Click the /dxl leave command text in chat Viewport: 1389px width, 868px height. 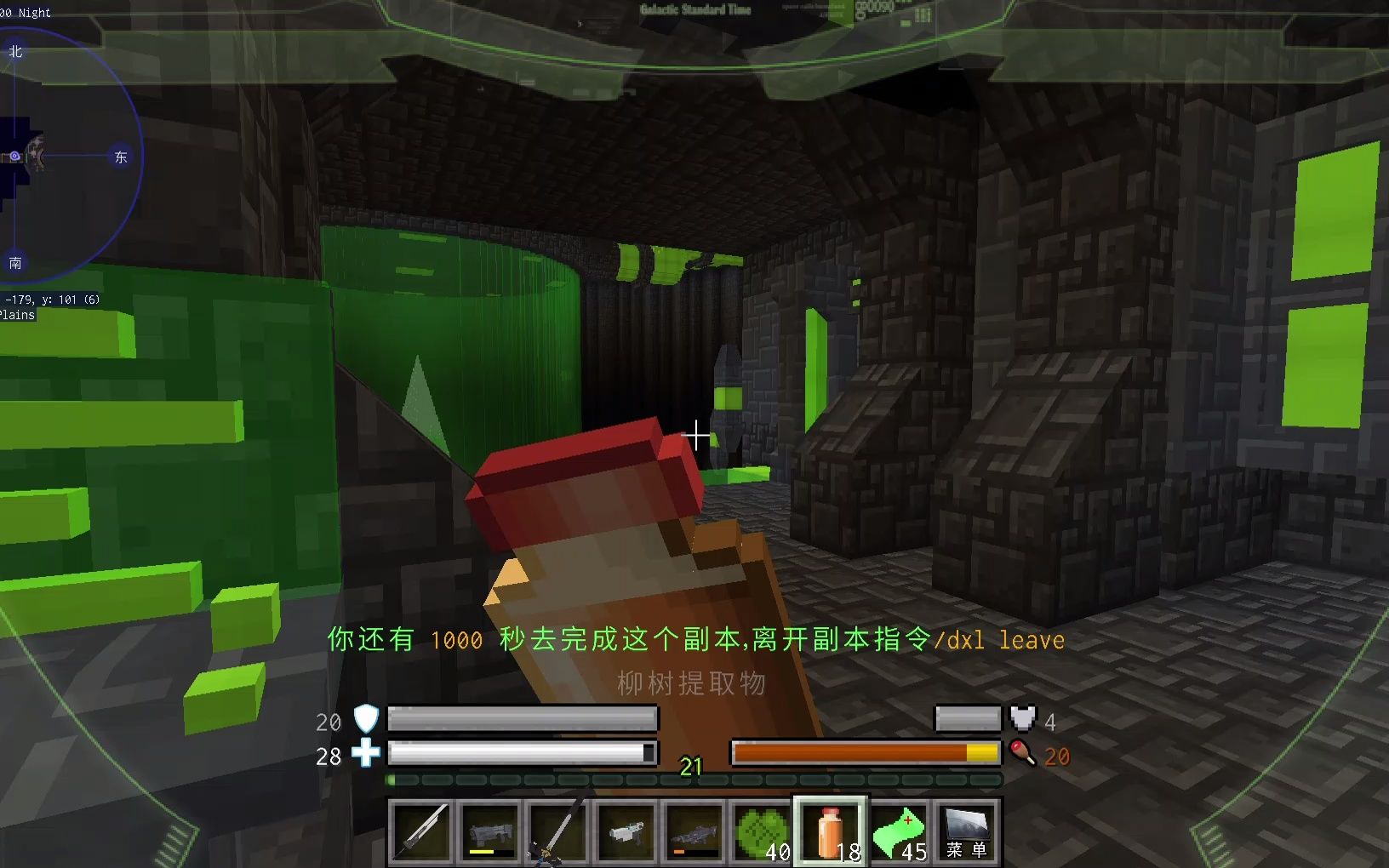coord(999,639)
